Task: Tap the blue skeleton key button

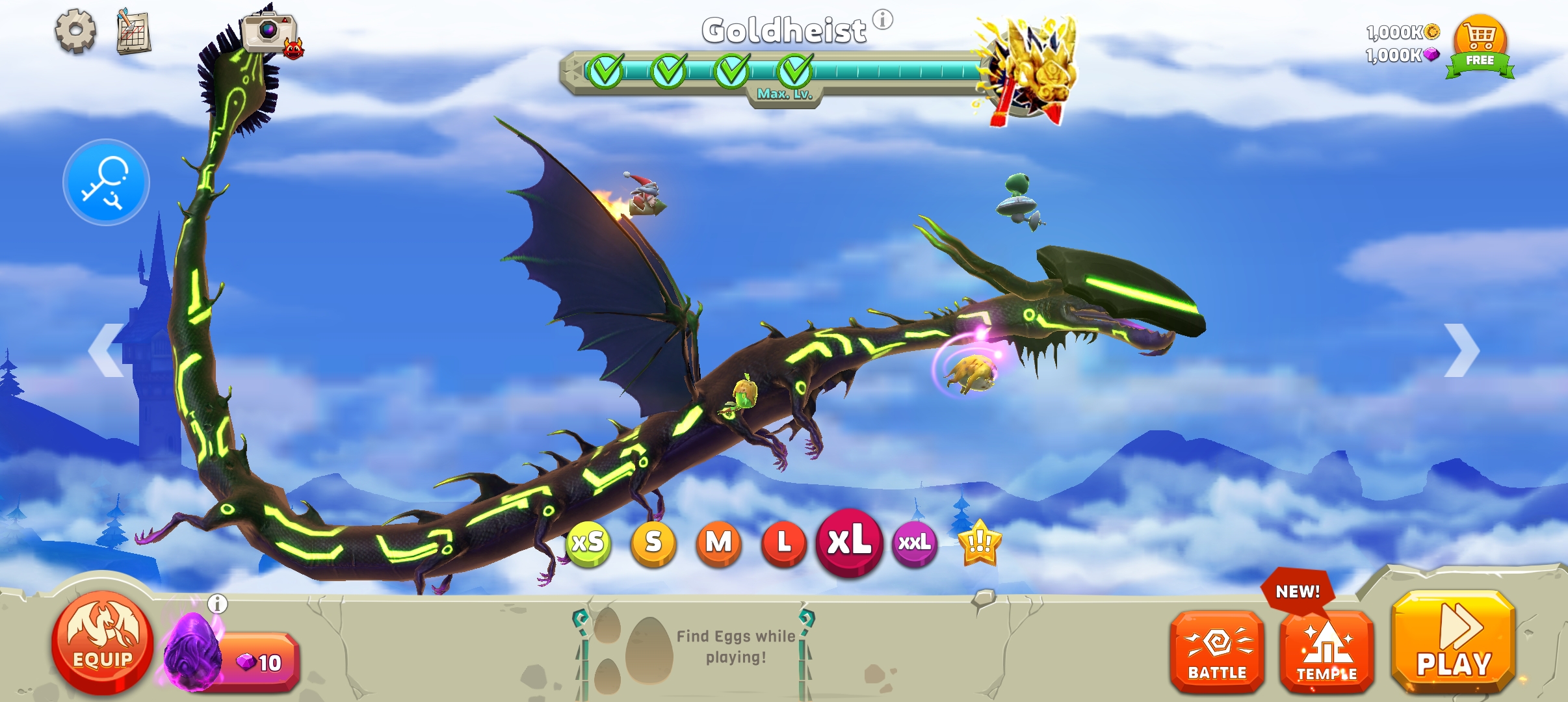Action: coord(106,182)
